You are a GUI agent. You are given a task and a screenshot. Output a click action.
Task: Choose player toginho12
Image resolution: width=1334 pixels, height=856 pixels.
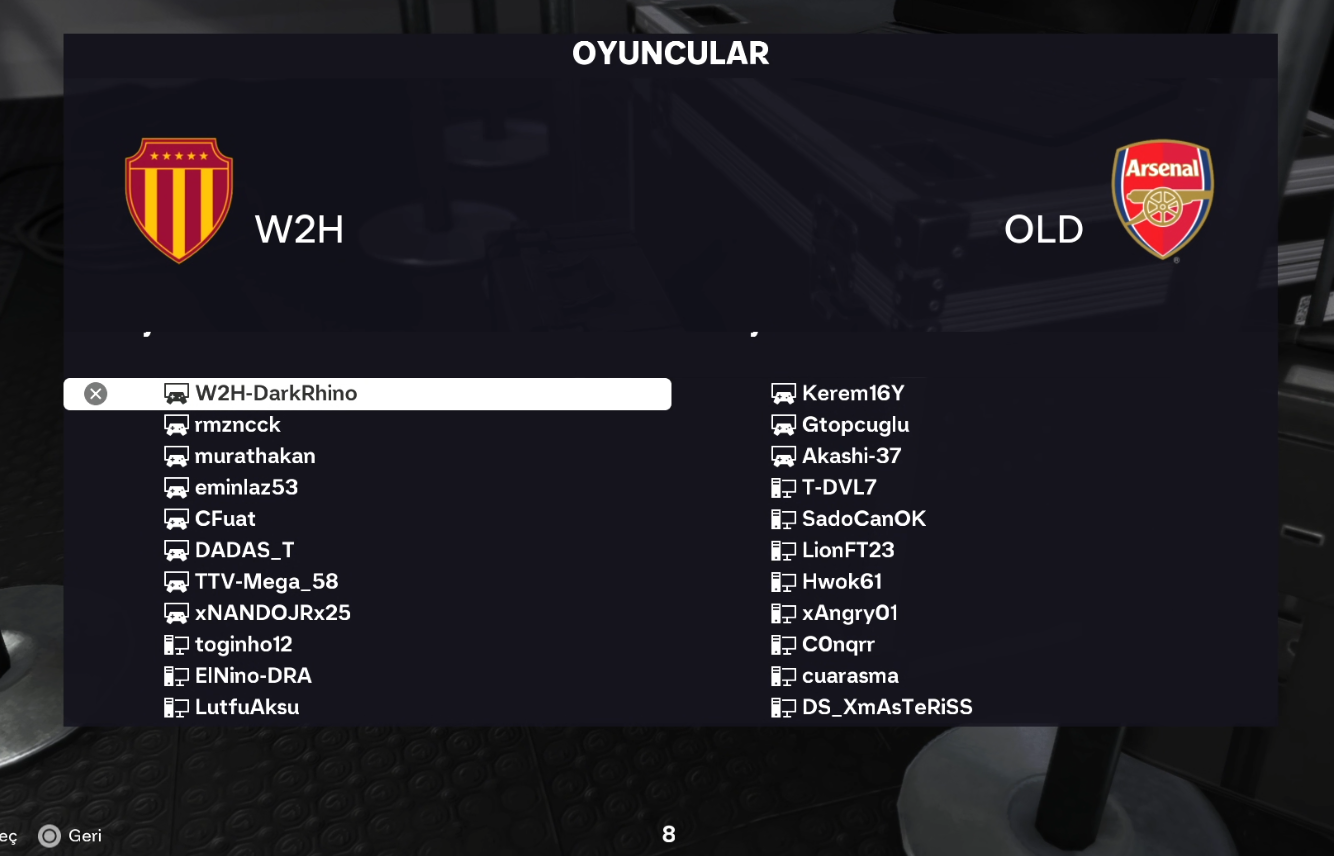pos(243,645)
